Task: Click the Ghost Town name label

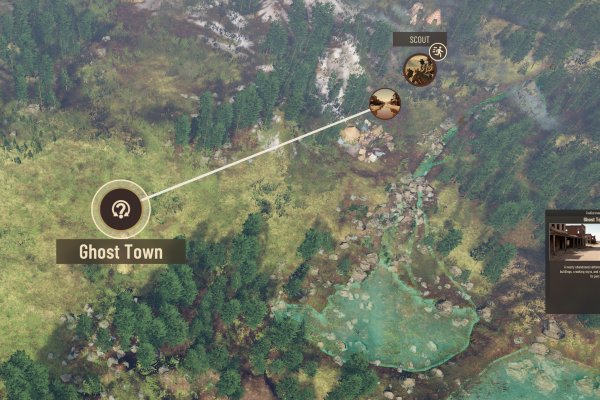Action: point(121,251)
